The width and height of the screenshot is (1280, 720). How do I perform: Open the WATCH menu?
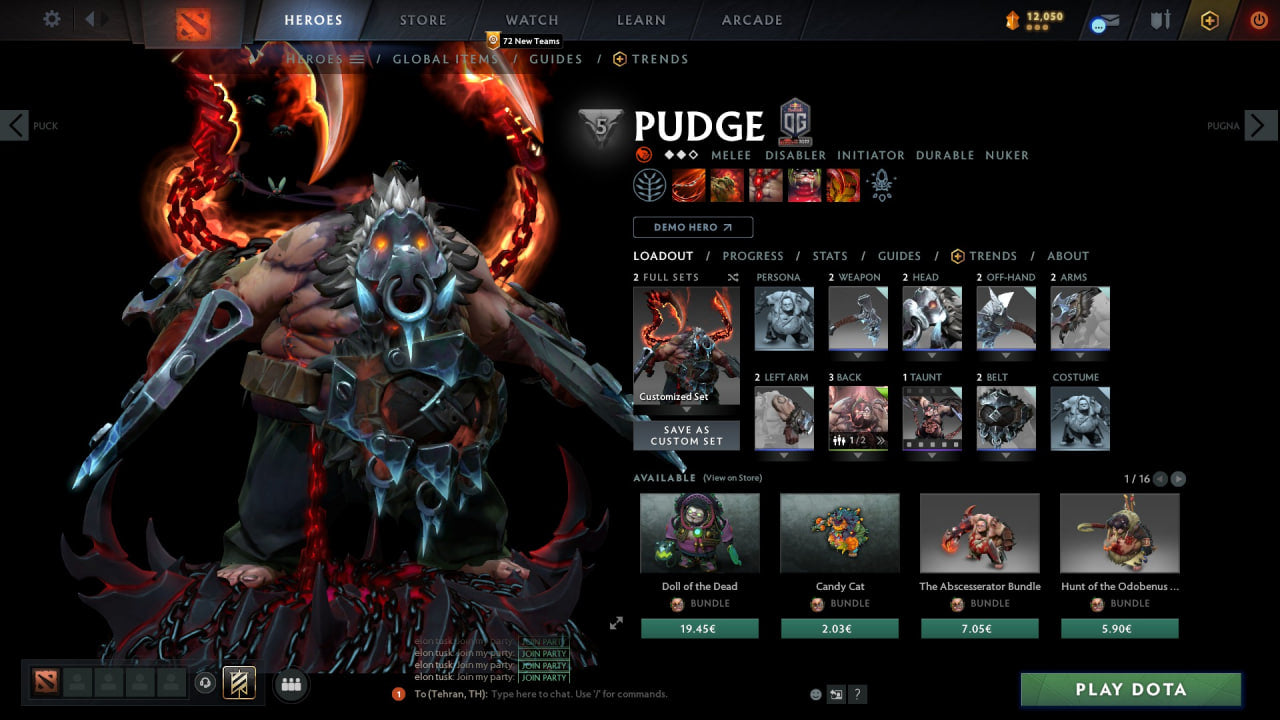point(531,20)
